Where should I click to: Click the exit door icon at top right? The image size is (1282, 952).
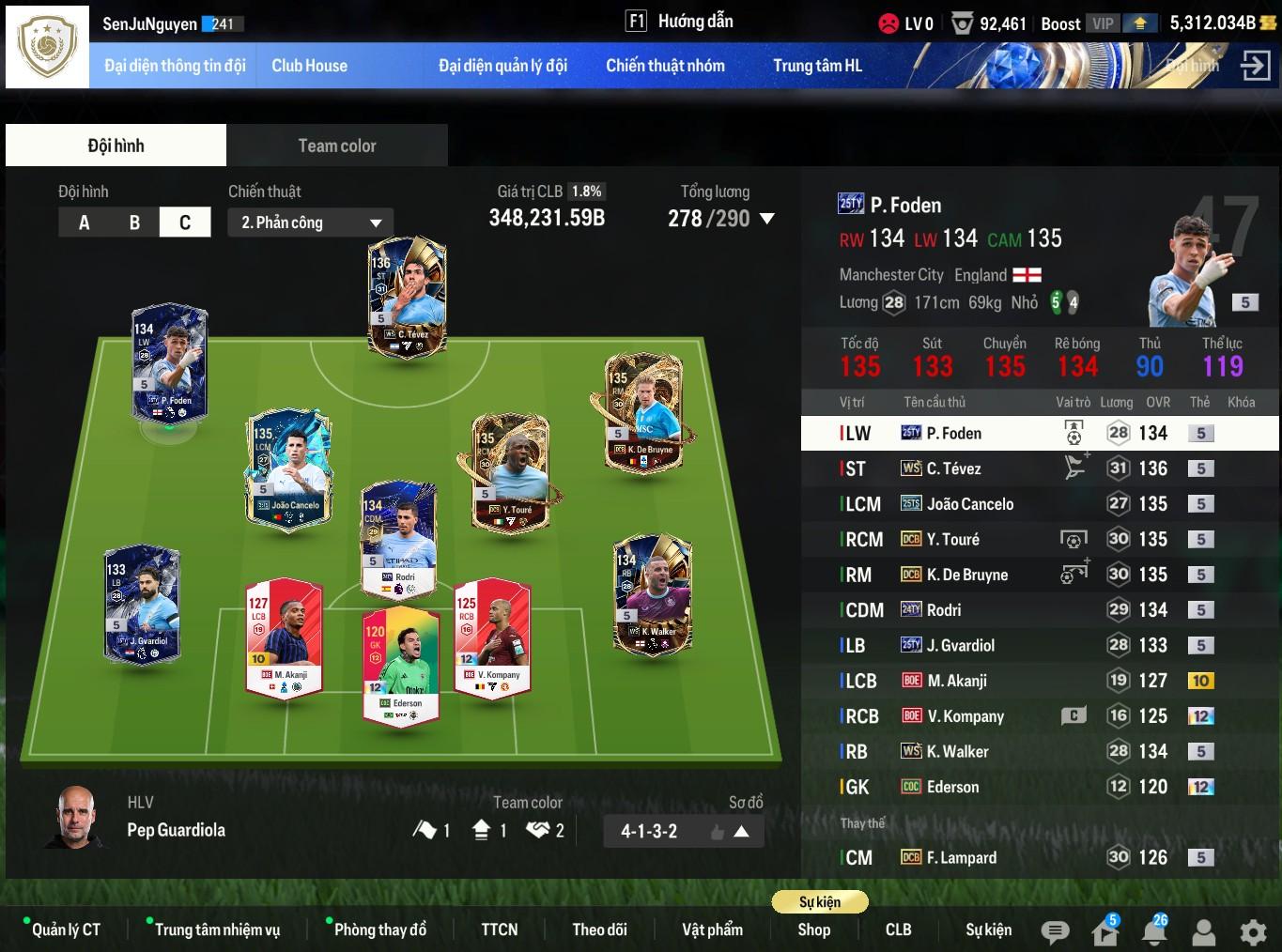click(1255, 66)
